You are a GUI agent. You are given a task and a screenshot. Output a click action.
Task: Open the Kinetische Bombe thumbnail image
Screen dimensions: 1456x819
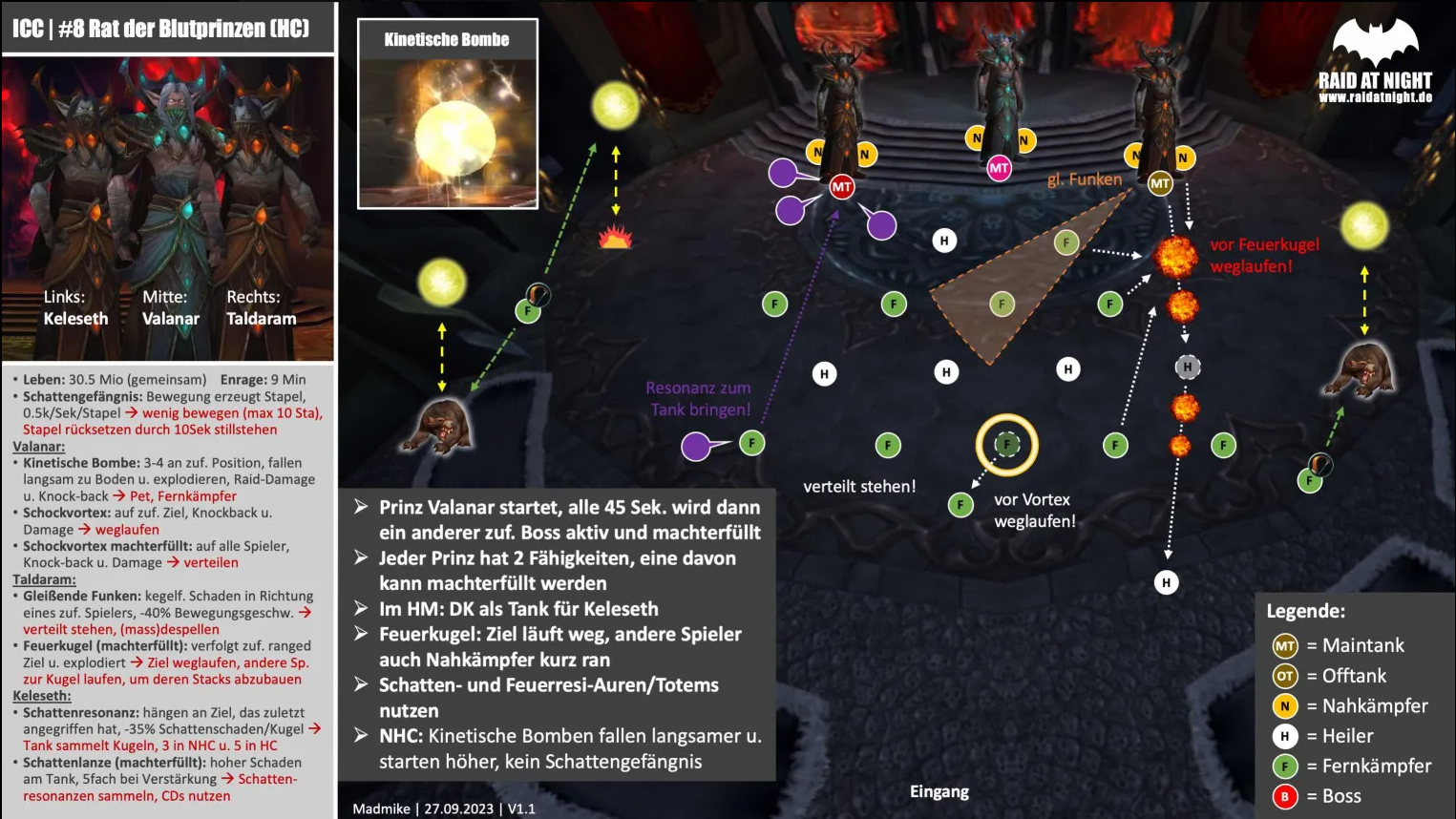coord(448,130)
